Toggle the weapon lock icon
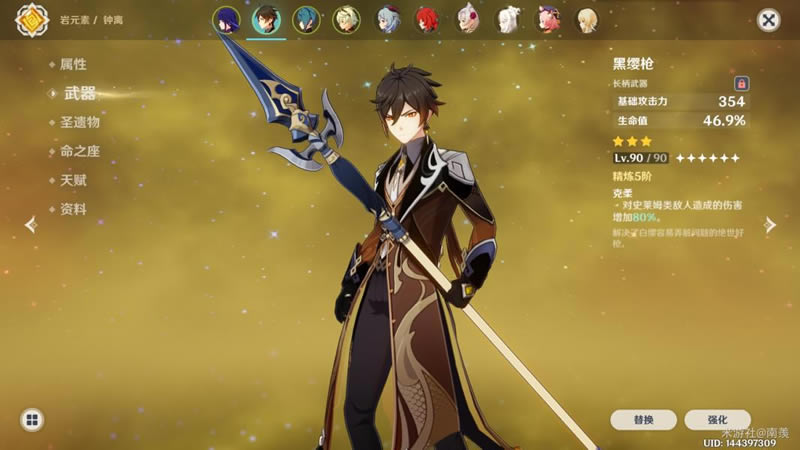The height and width of the screenshot is (450, 800). click(741, 83)
